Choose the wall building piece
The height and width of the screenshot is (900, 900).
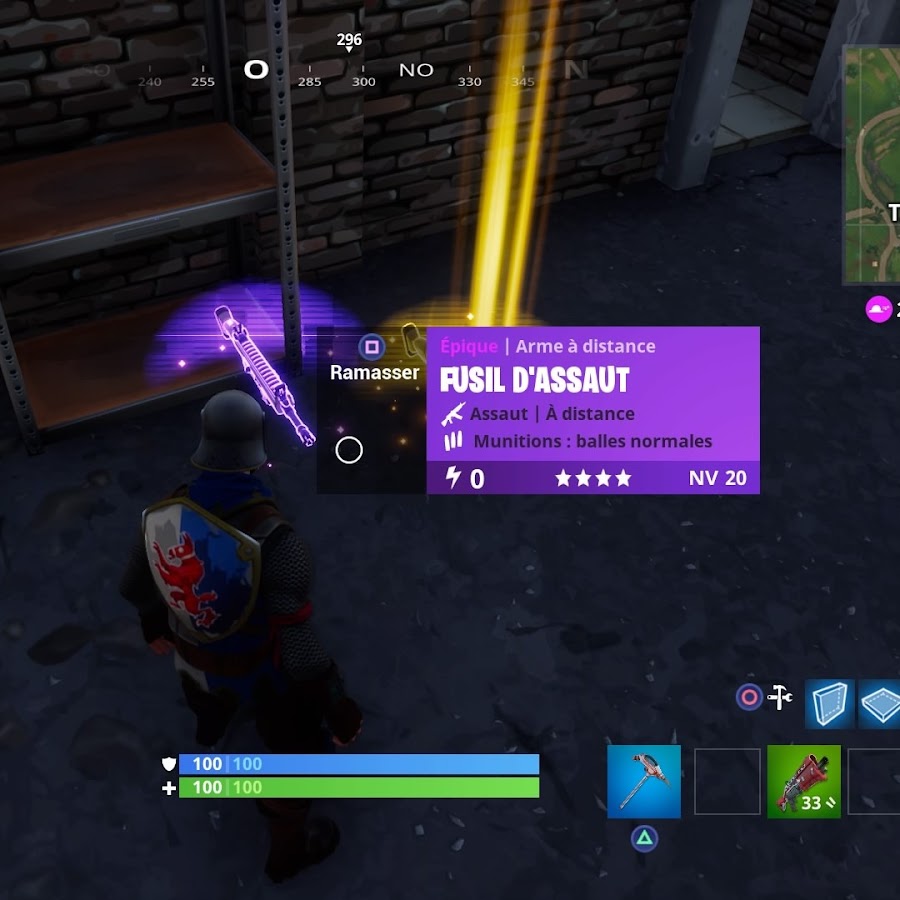(829, 704)
